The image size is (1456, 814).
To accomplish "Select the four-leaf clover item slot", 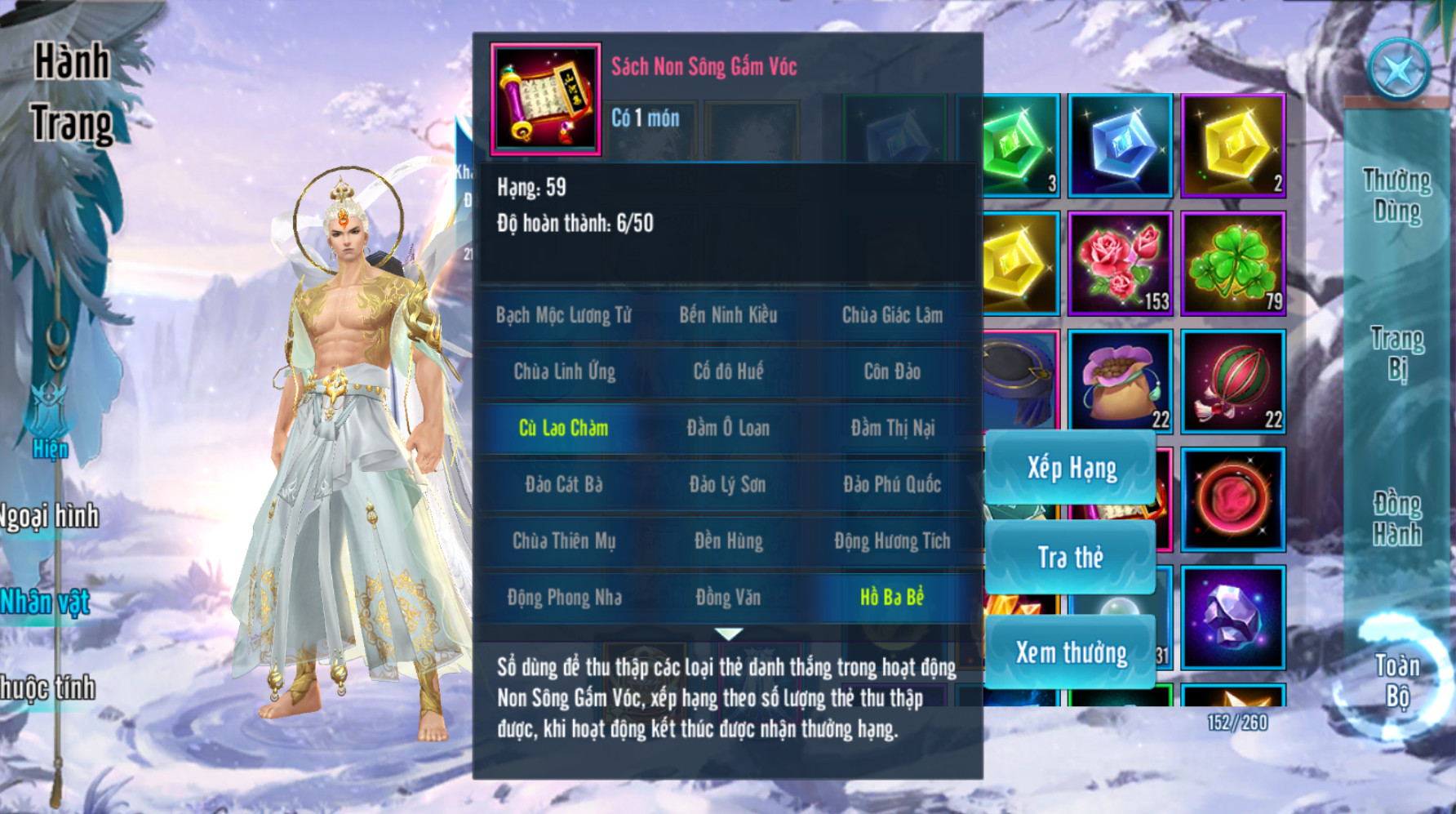I will (1233, 263).
